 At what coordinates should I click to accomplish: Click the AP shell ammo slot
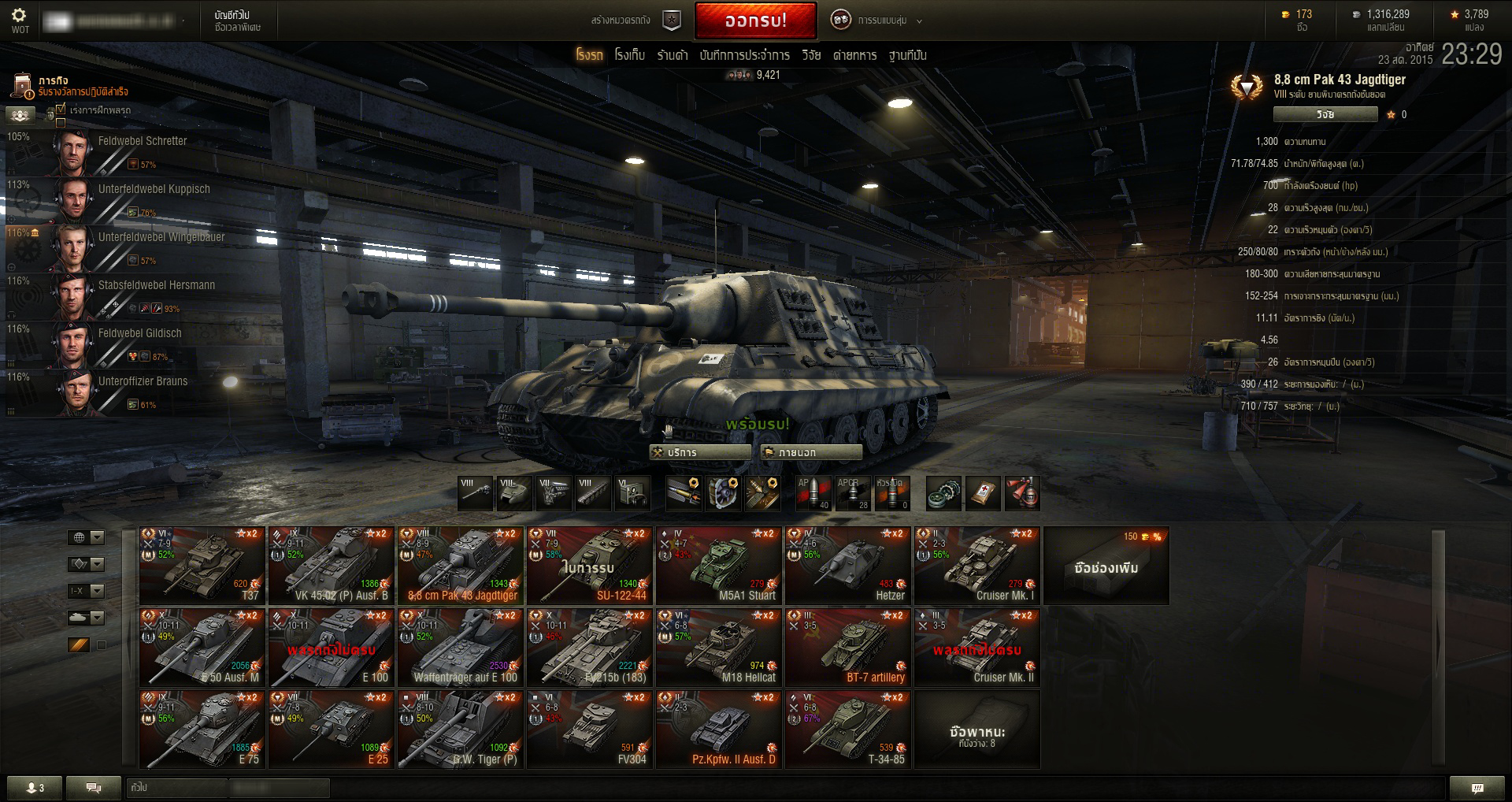pyautogui.click(x=813, y=493)
